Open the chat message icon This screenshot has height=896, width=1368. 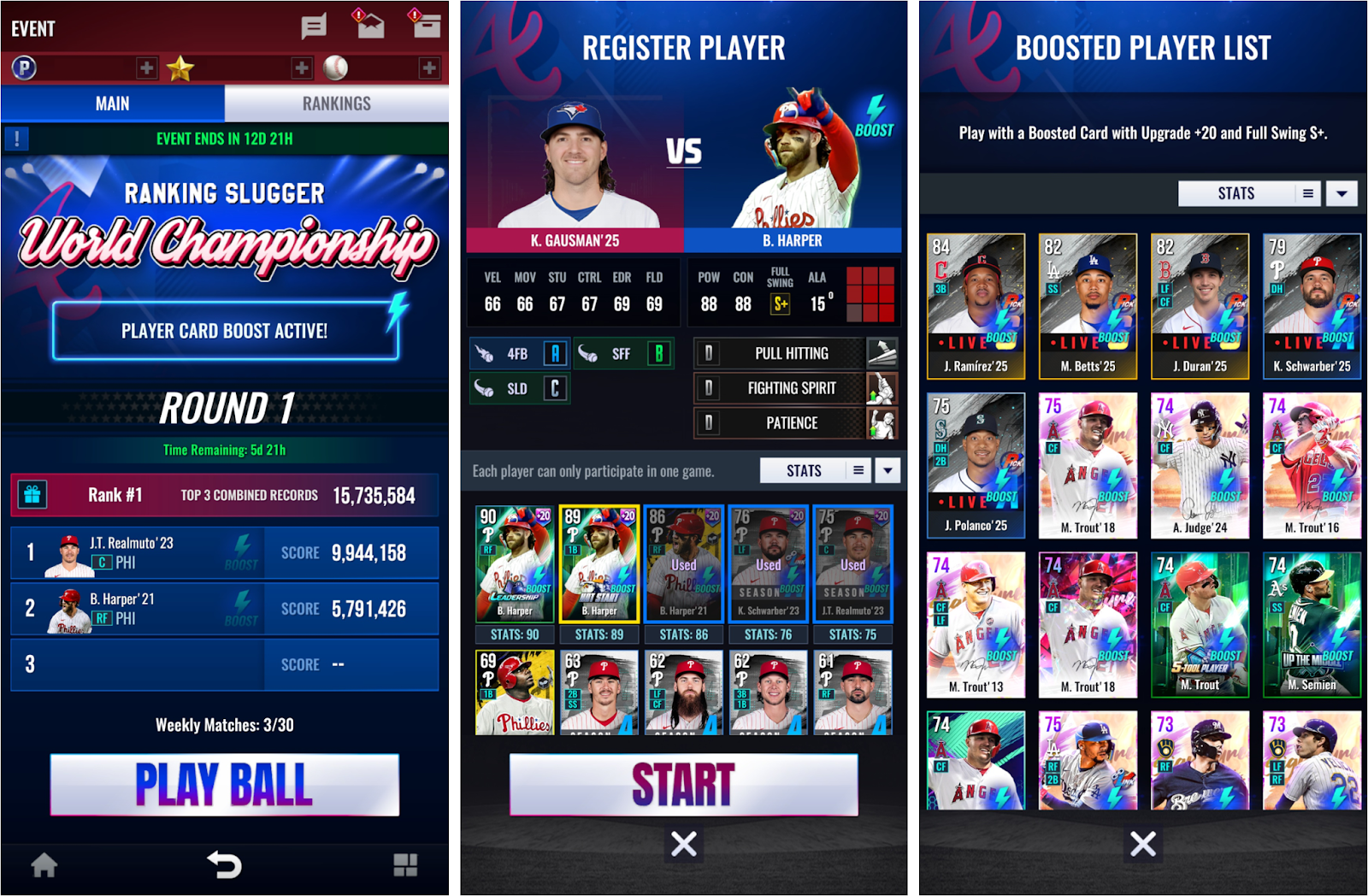(x=314, y=27)
